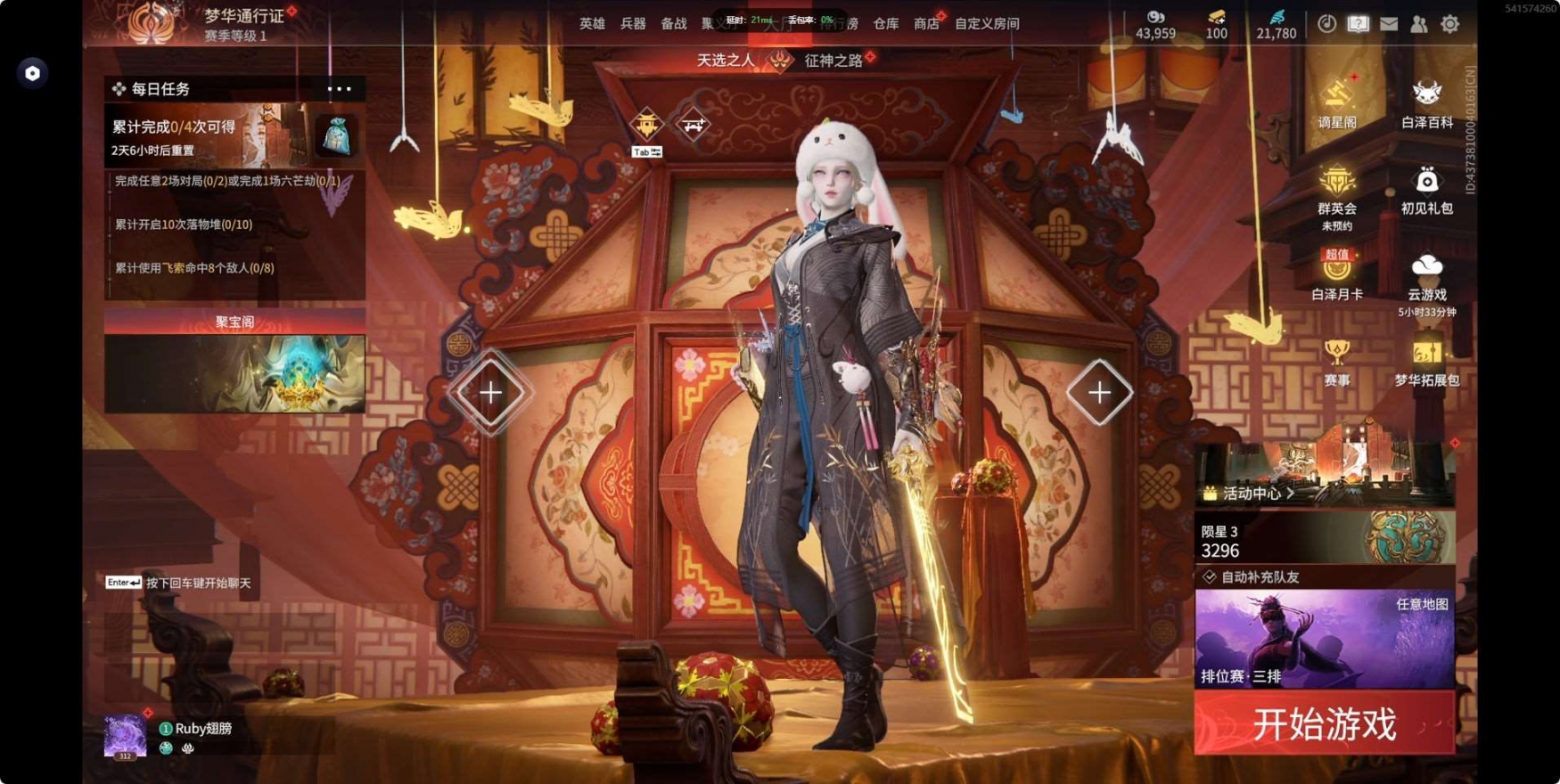Expand daily tasks with the three-dot button

(339, 89)
